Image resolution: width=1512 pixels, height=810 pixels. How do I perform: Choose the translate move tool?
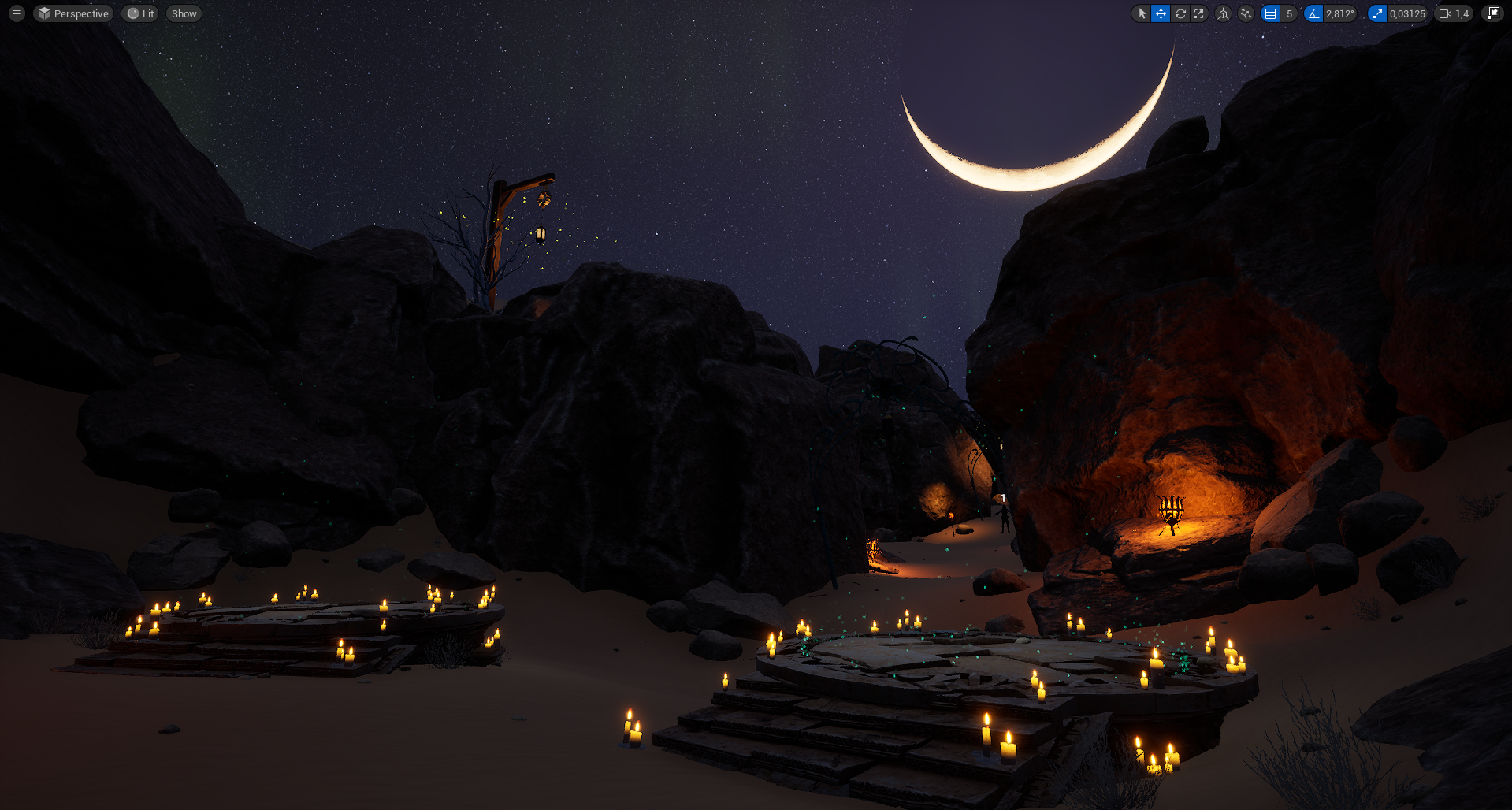click(1161, 13)
